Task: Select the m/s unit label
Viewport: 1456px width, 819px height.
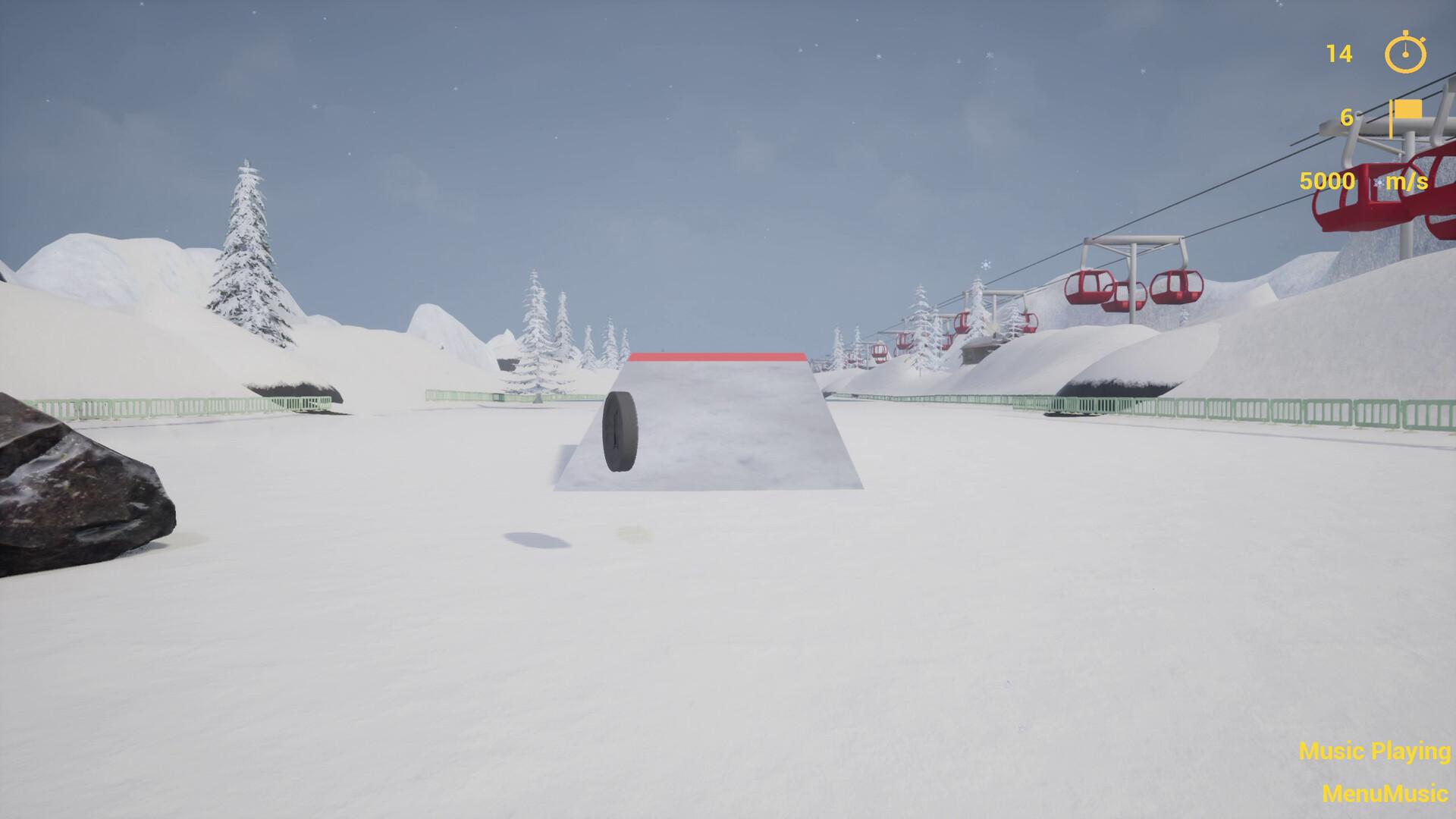Action: (x=1406, y=181)
